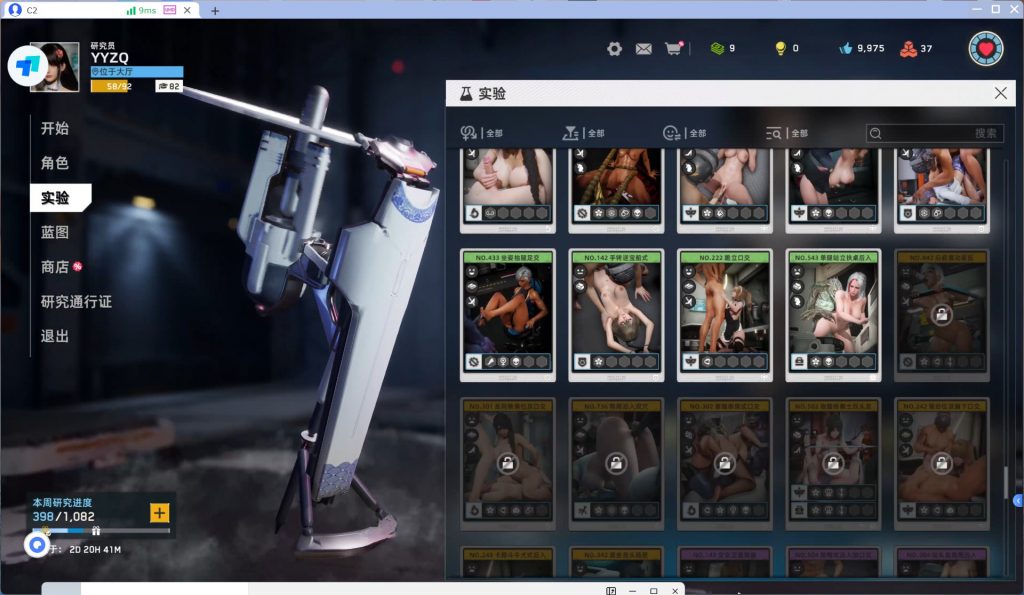This screenshot has width=1024, height=595.
Task: Open the shopping cart icon
Action: [x=673, y=48]
